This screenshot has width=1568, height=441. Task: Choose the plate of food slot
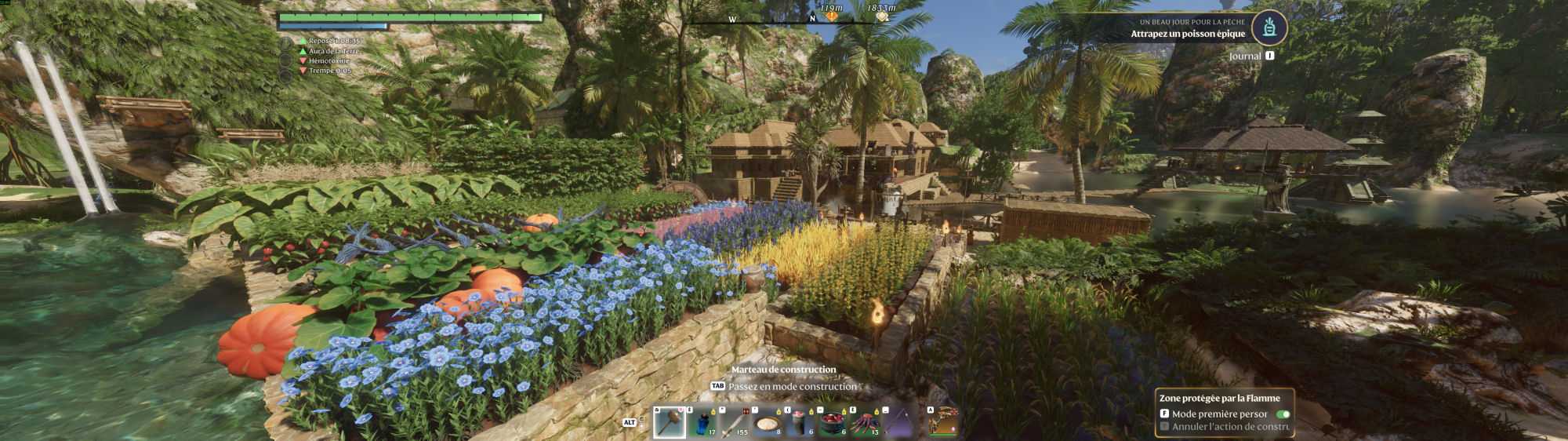(x=767, y=422)
